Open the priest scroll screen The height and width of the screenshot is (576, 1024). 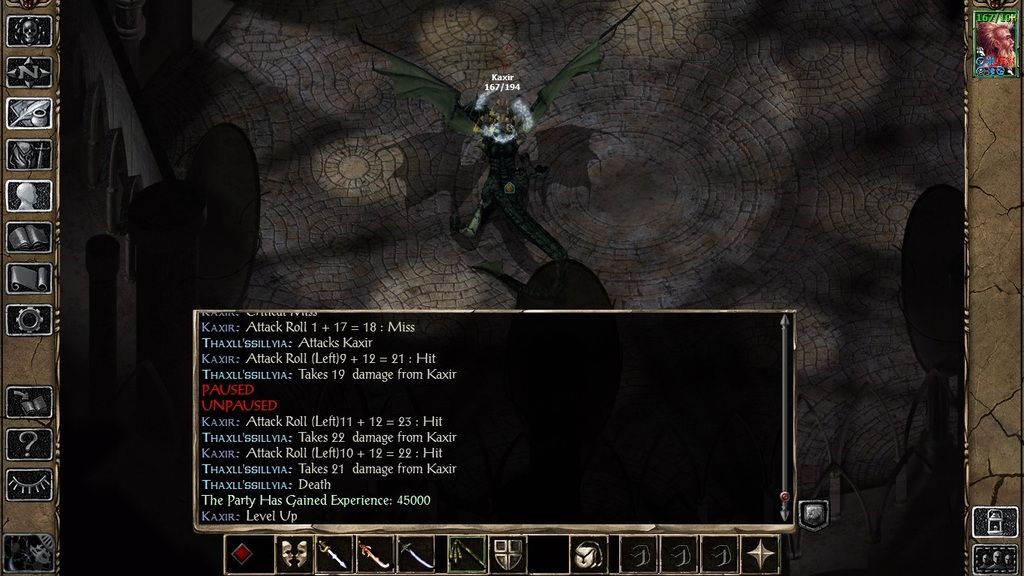point(29,278)
